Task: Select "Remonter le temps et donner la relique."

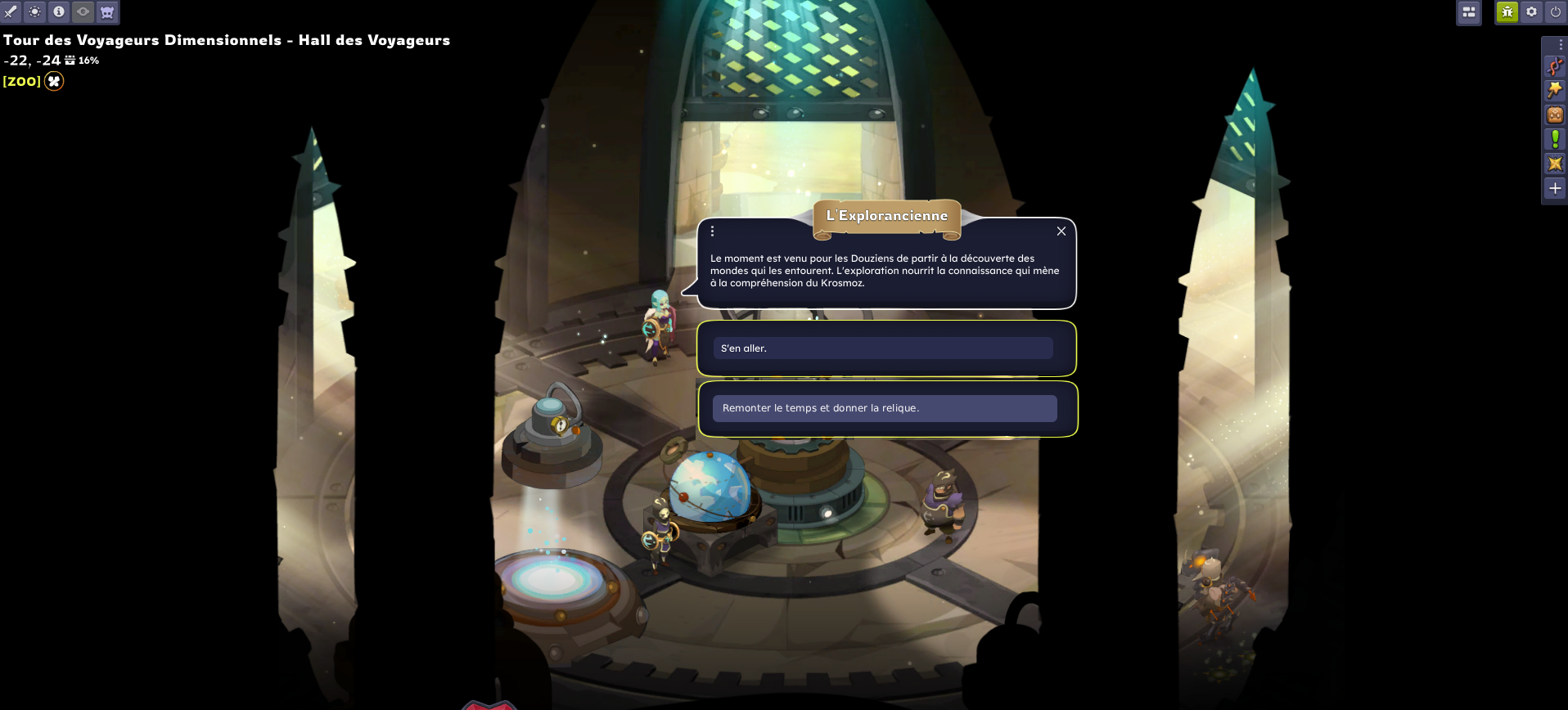Action: tap(884, 408)
